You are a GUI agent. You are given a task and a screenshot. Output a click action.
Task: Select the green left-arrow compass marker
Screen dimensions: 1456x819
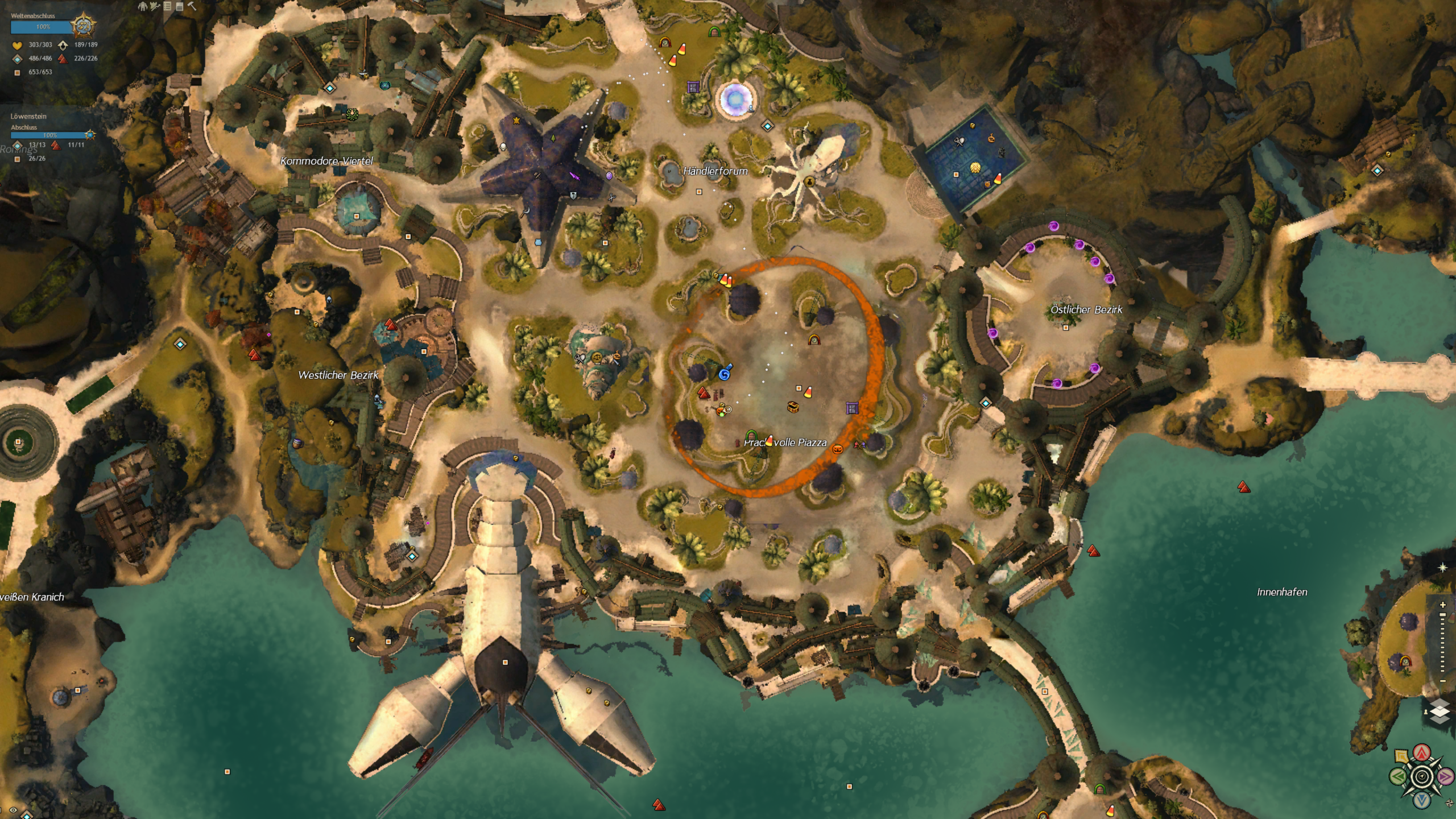pos(1398,776)
